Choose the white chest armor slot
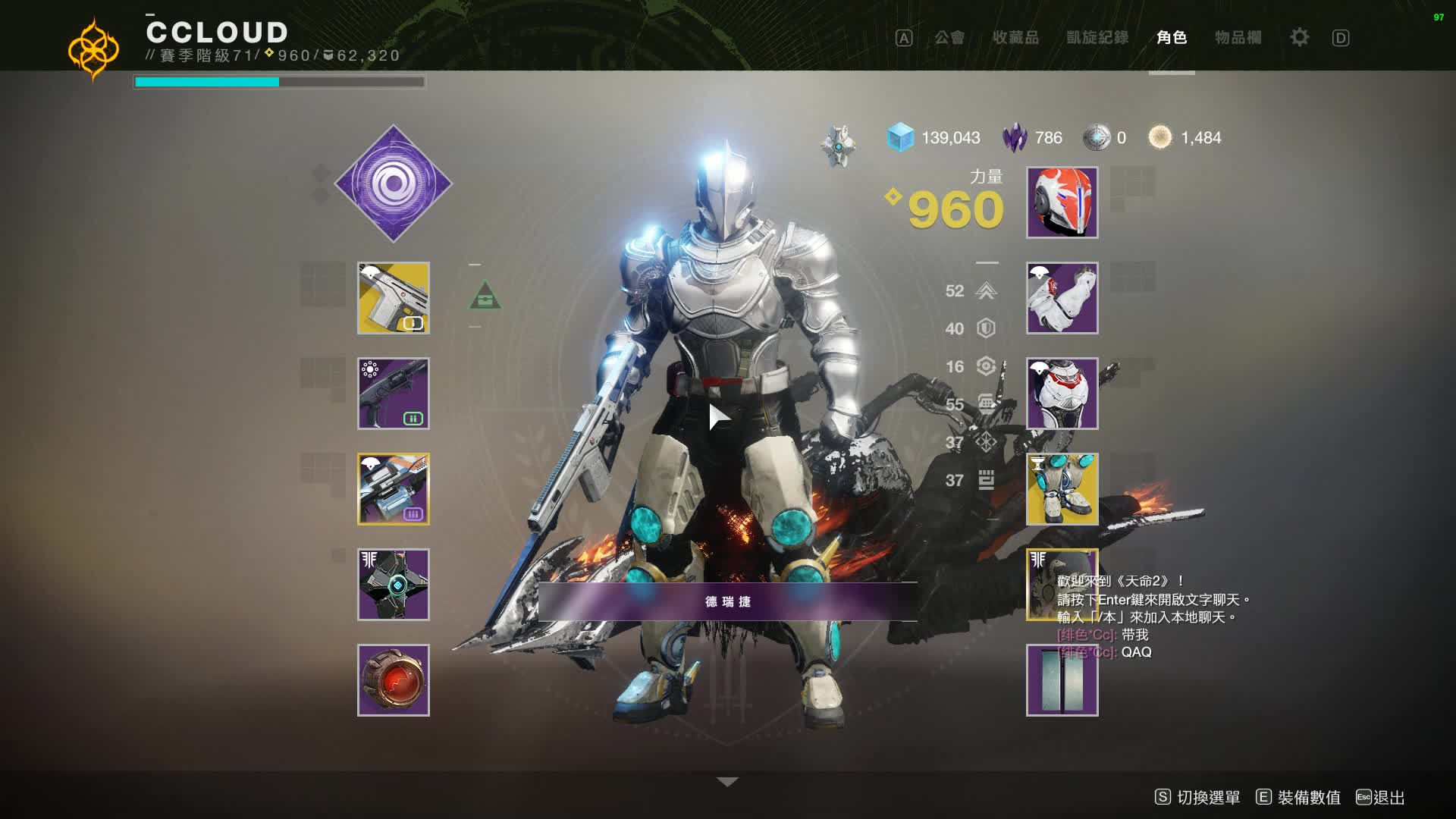The height and width of the screenshot is (819, 1456). [1062, 394]
